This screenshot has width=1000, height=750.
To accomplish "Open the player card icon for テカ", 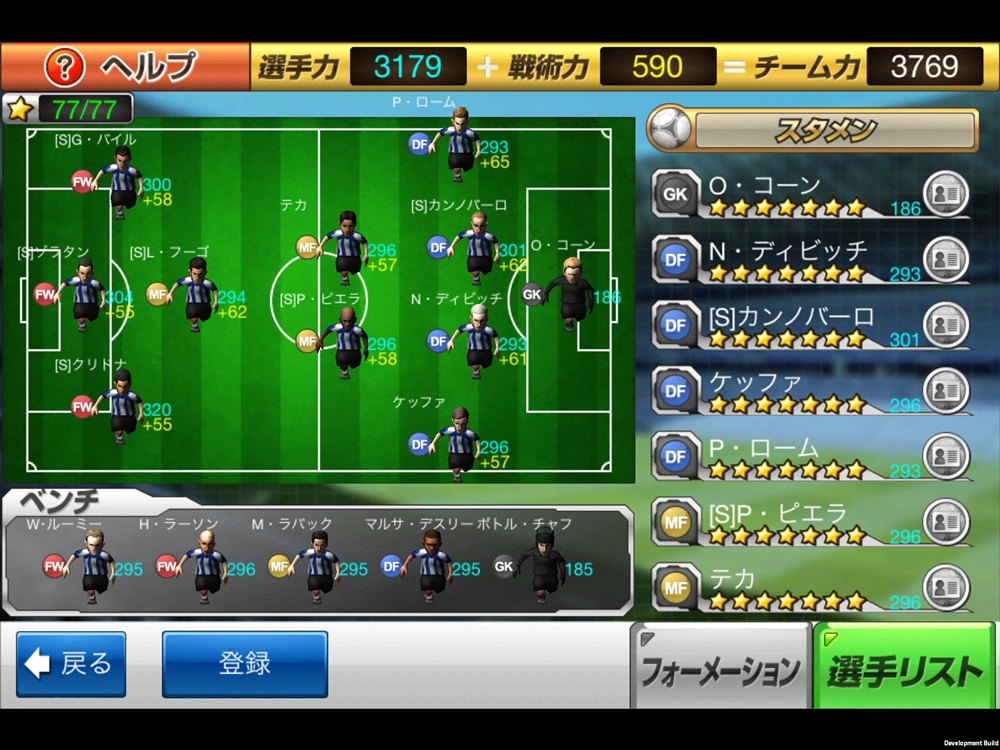I will point(945,587).
